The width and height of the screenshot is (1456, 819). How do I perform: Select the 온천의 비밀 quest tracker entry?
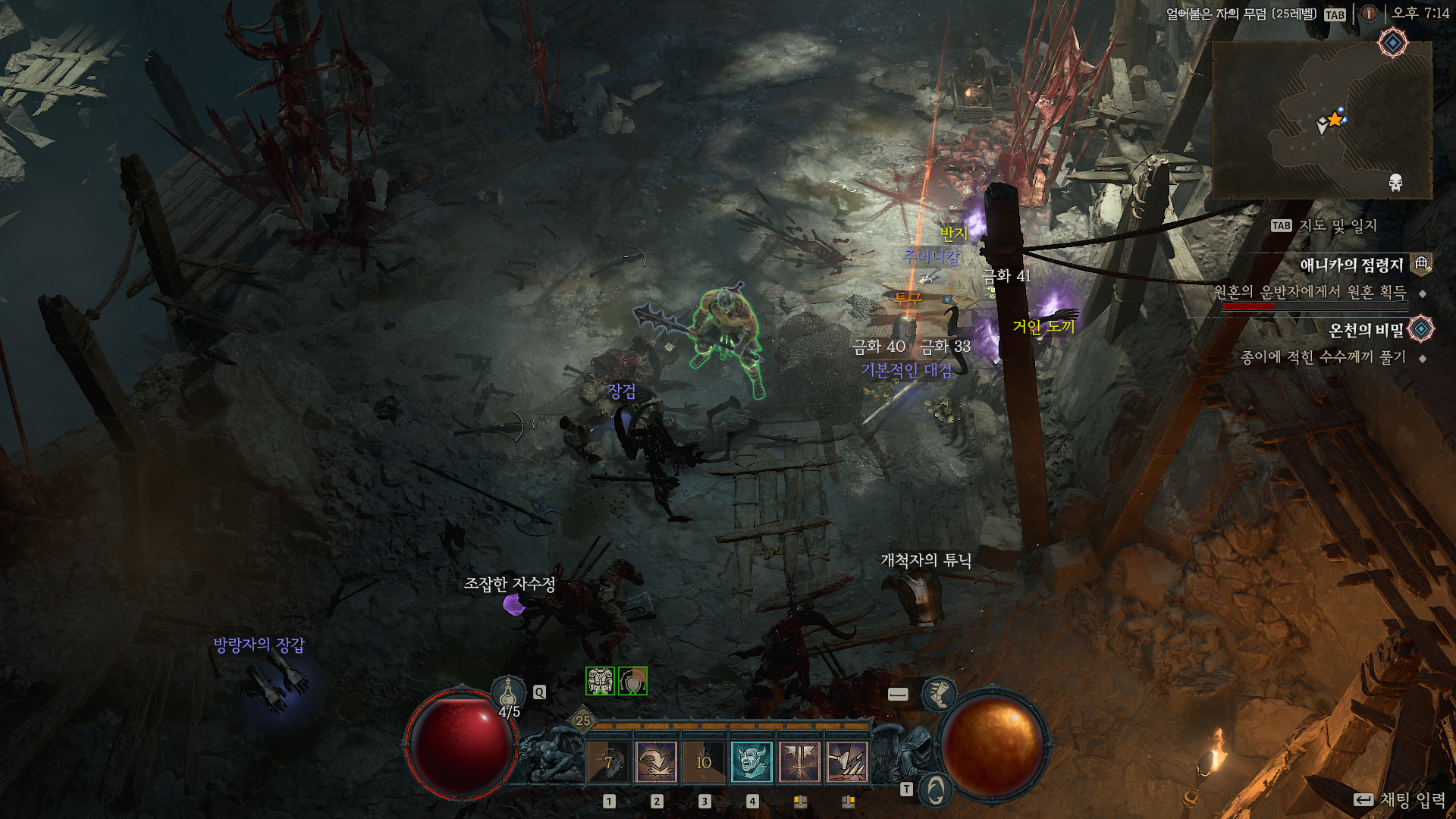1366,330
